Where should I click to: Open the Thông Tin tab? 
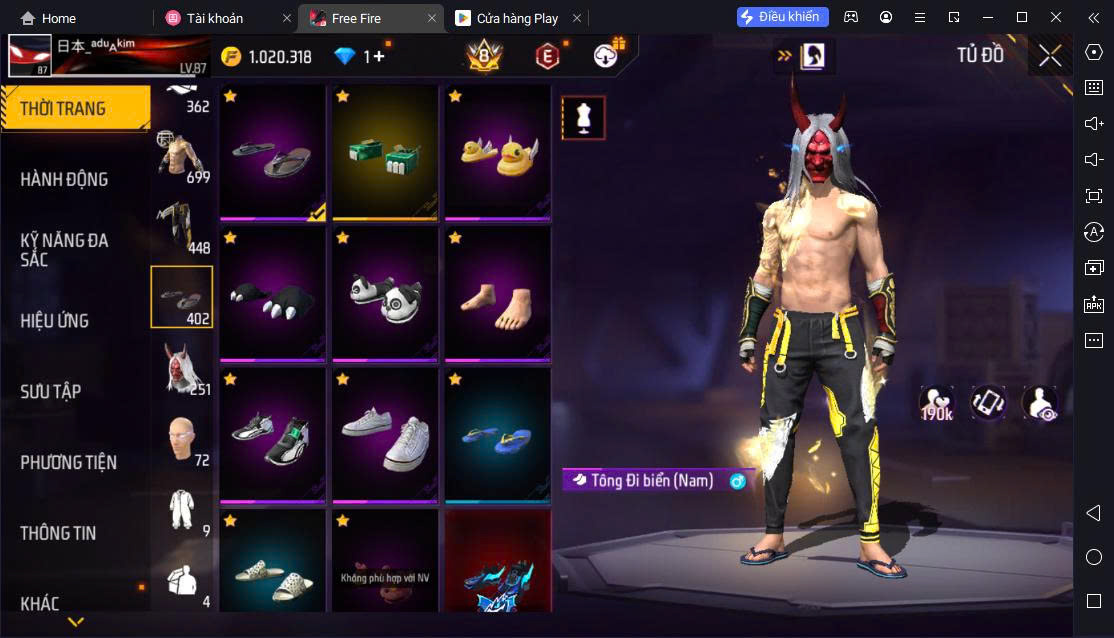click(58, 533)
